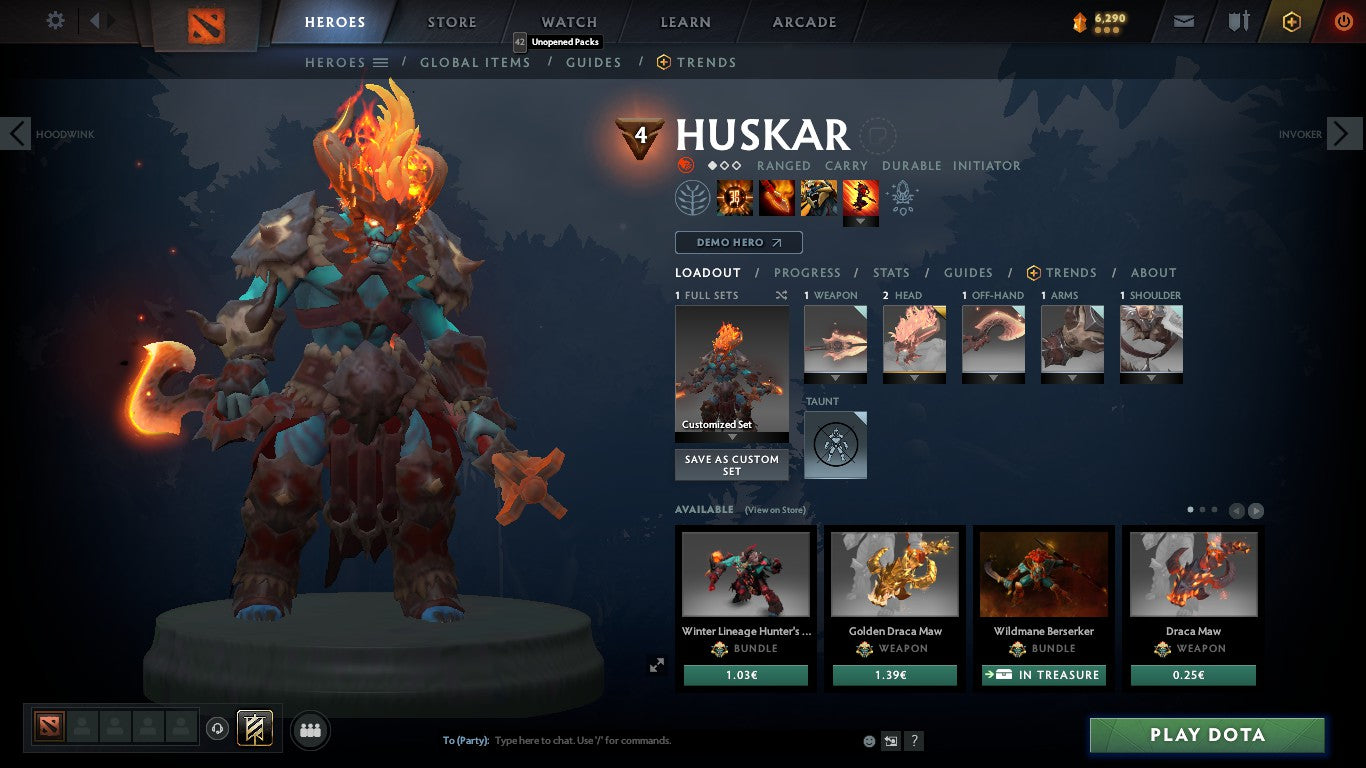Click the headset voice chat icon
Viewport: 1366px width, 768px height.
click(217, 729)
